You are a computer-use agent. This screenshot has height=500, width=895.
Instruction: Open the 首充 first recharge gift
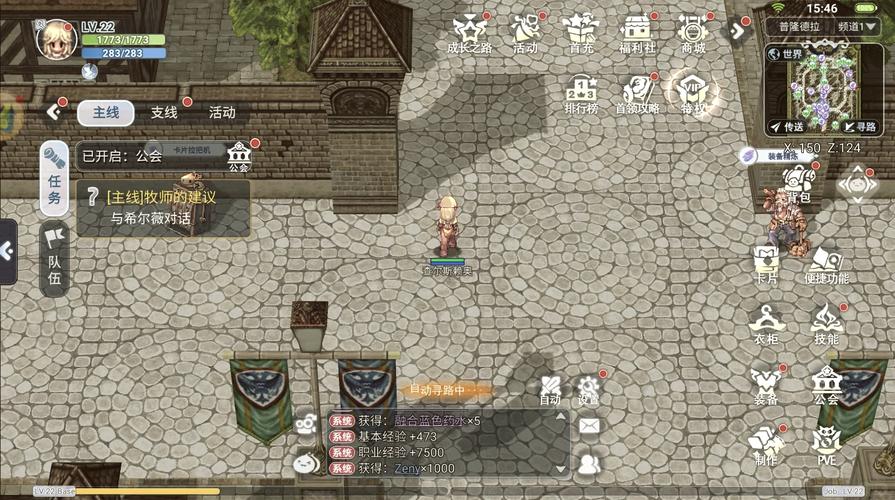(x=581, y=33)
